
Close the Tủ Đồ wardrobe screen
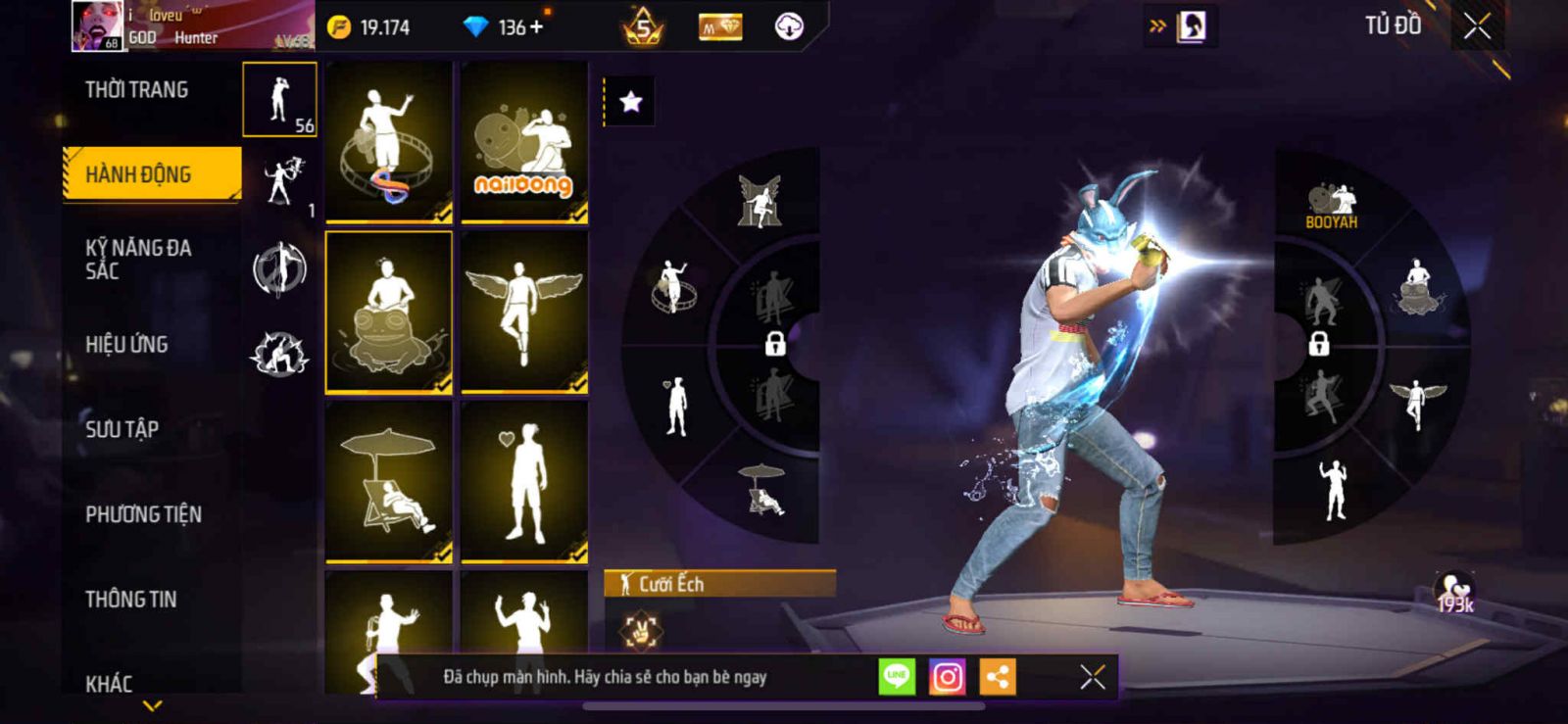(1477, 27)
